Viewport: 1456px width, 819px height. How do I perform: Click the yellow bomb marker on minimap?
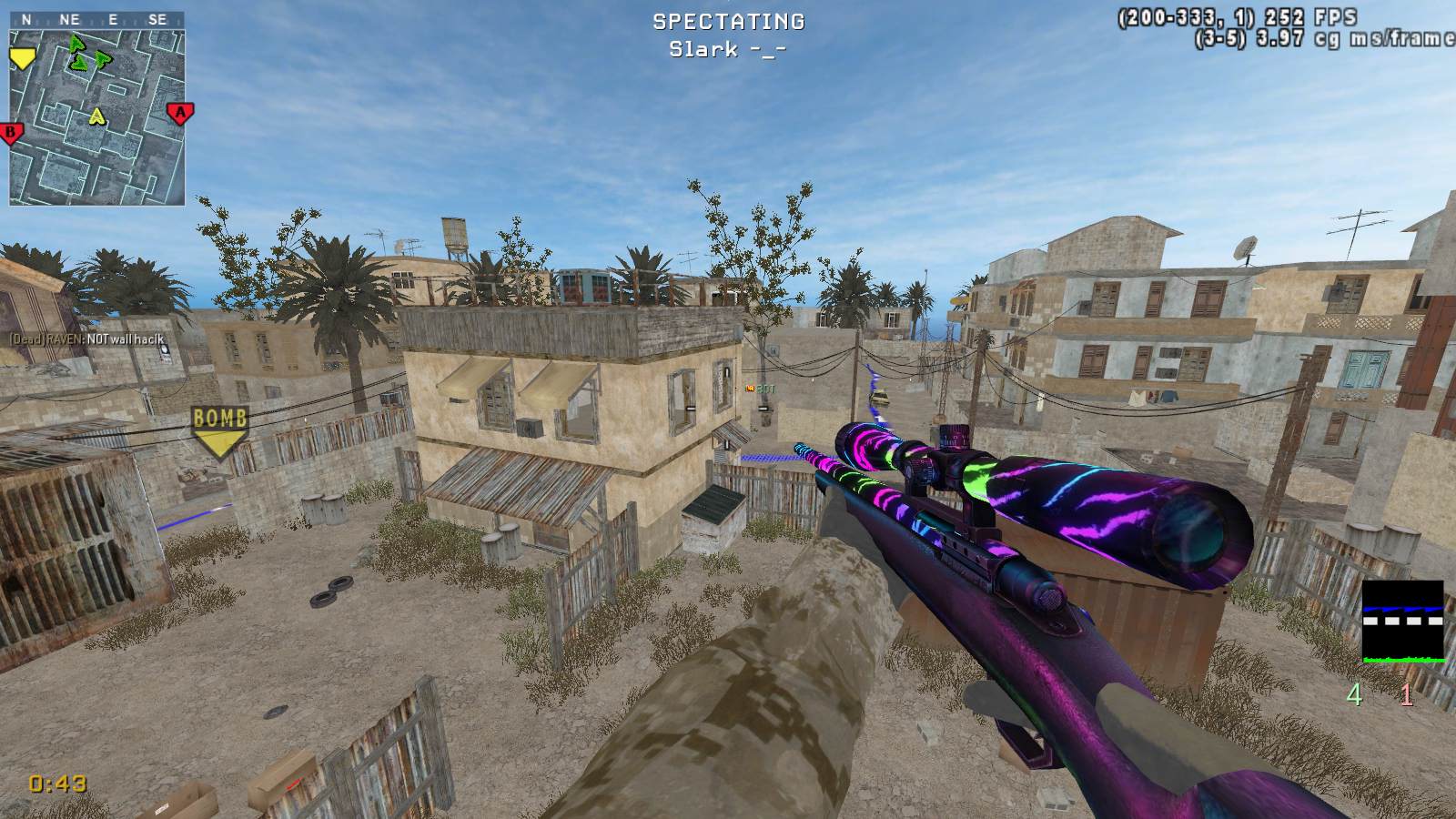point(20,59)
